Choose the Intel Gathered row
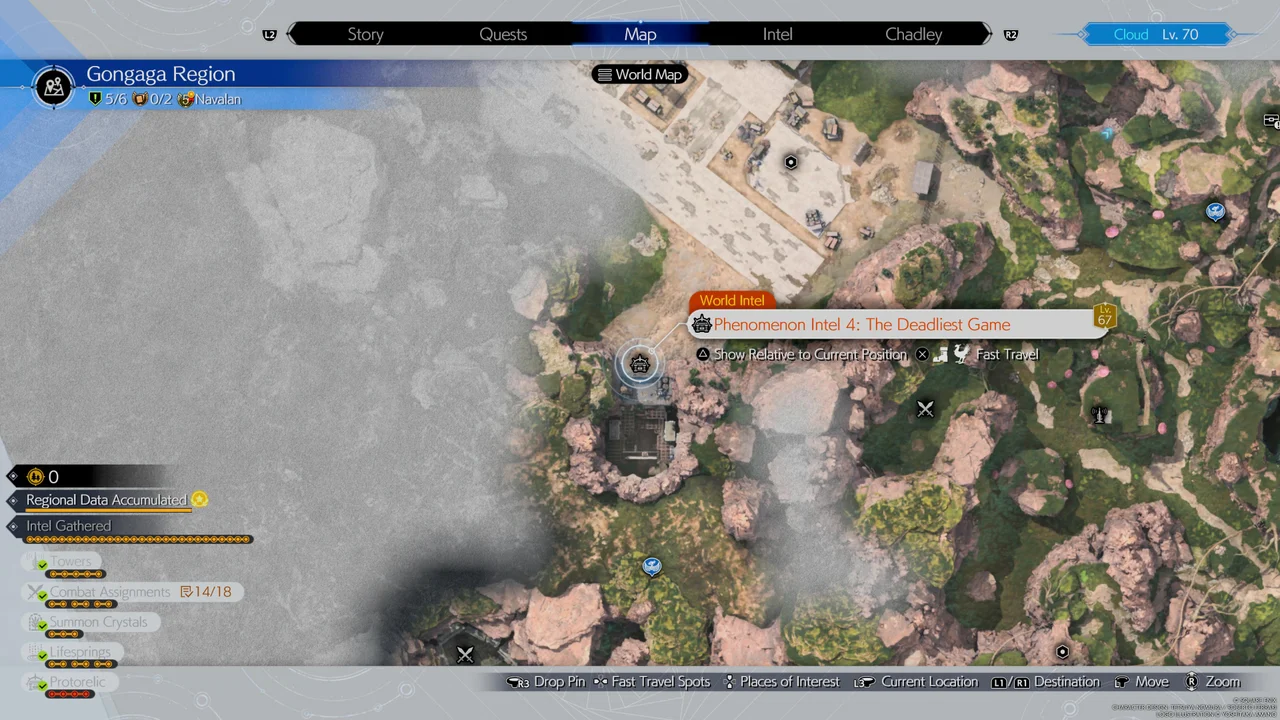Image resolution: width=1280 pixels, height=720 pixels. point(69,526)
